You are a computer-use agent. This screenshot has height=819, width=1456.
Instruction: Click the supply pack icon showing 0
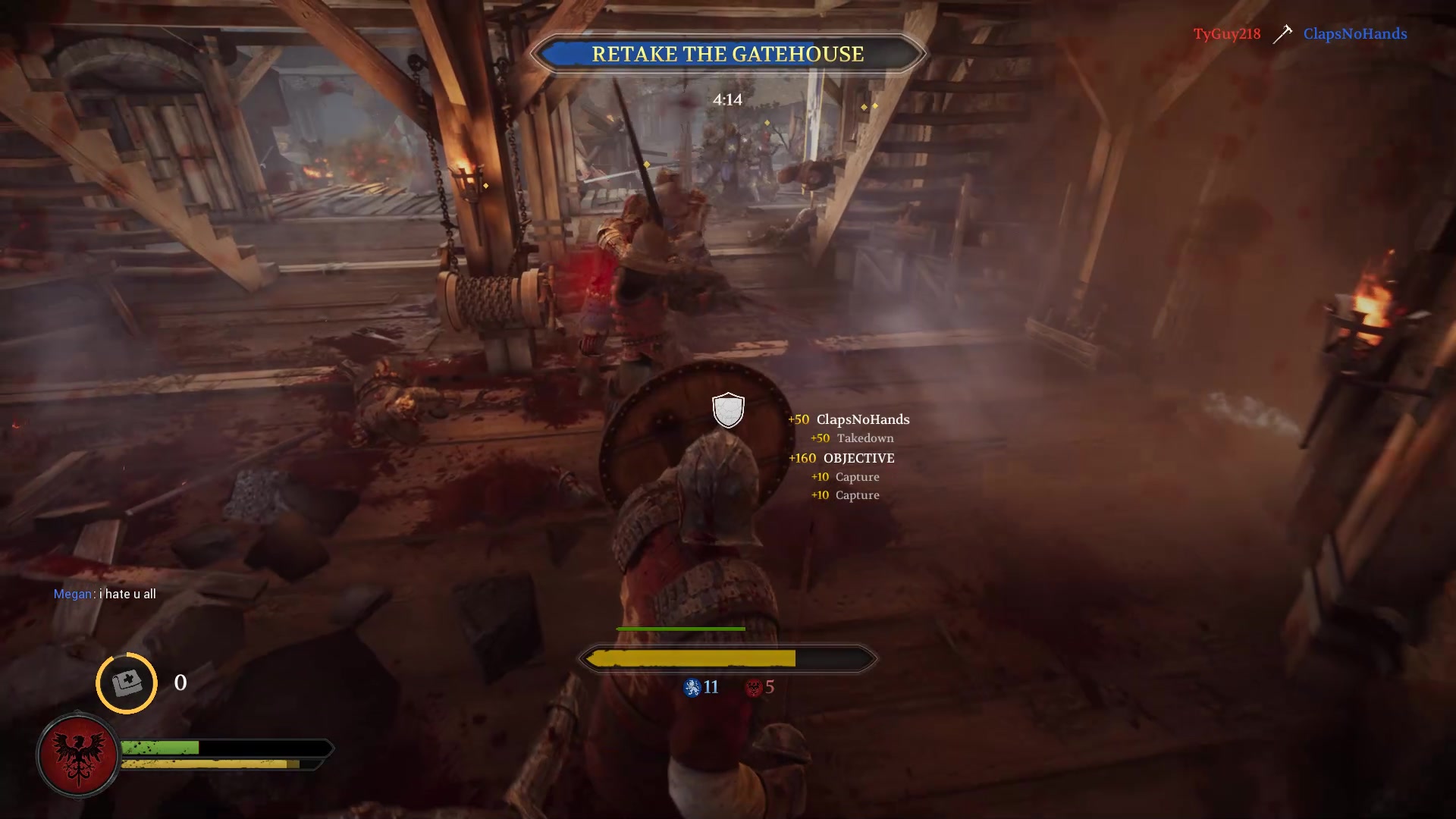pos(126,683)
